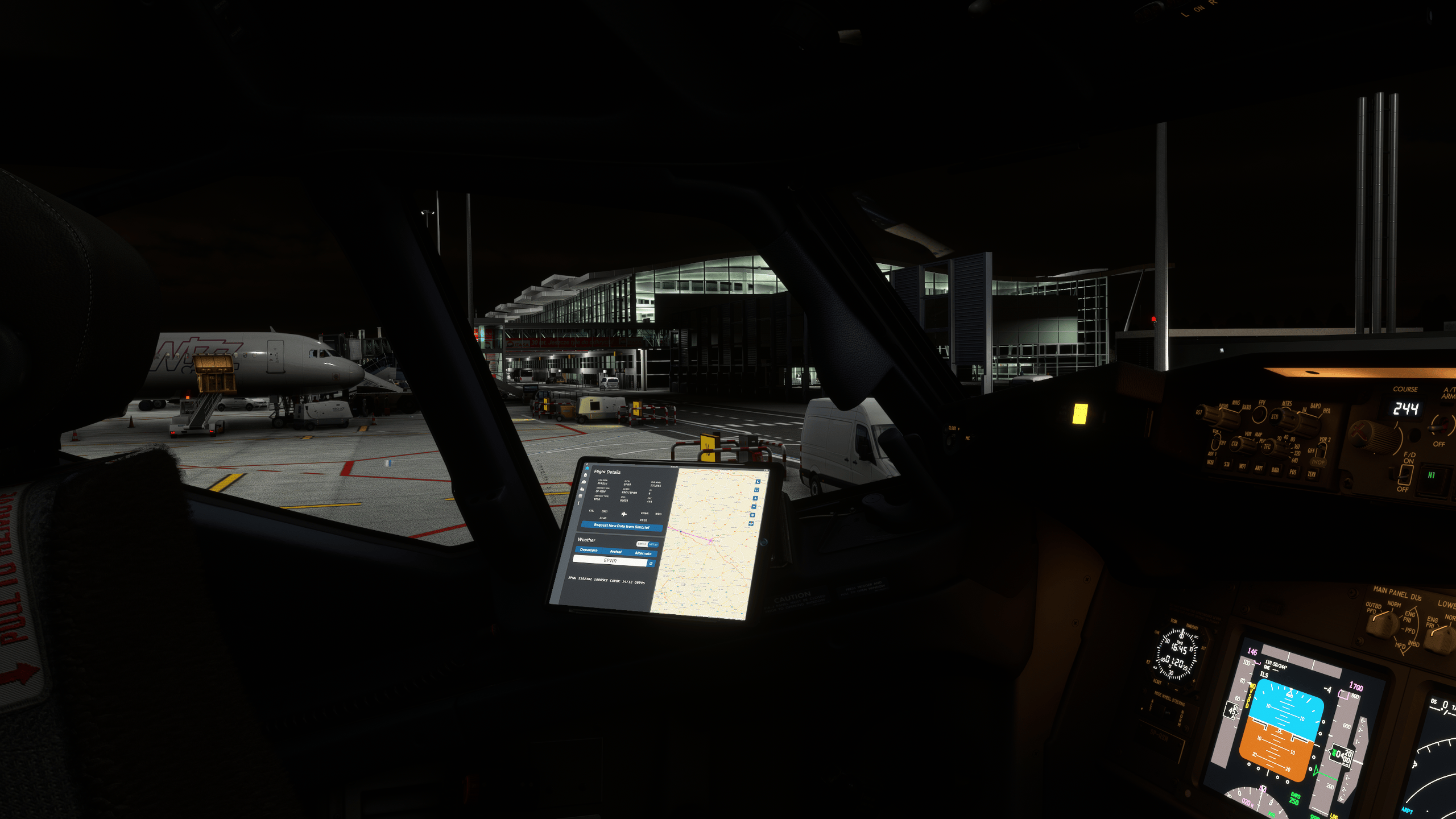Image resolution: width=1456 pixels, height=819 pixels.
Task: Zoom out the tablet map with minus
Action: coord(754,506)
